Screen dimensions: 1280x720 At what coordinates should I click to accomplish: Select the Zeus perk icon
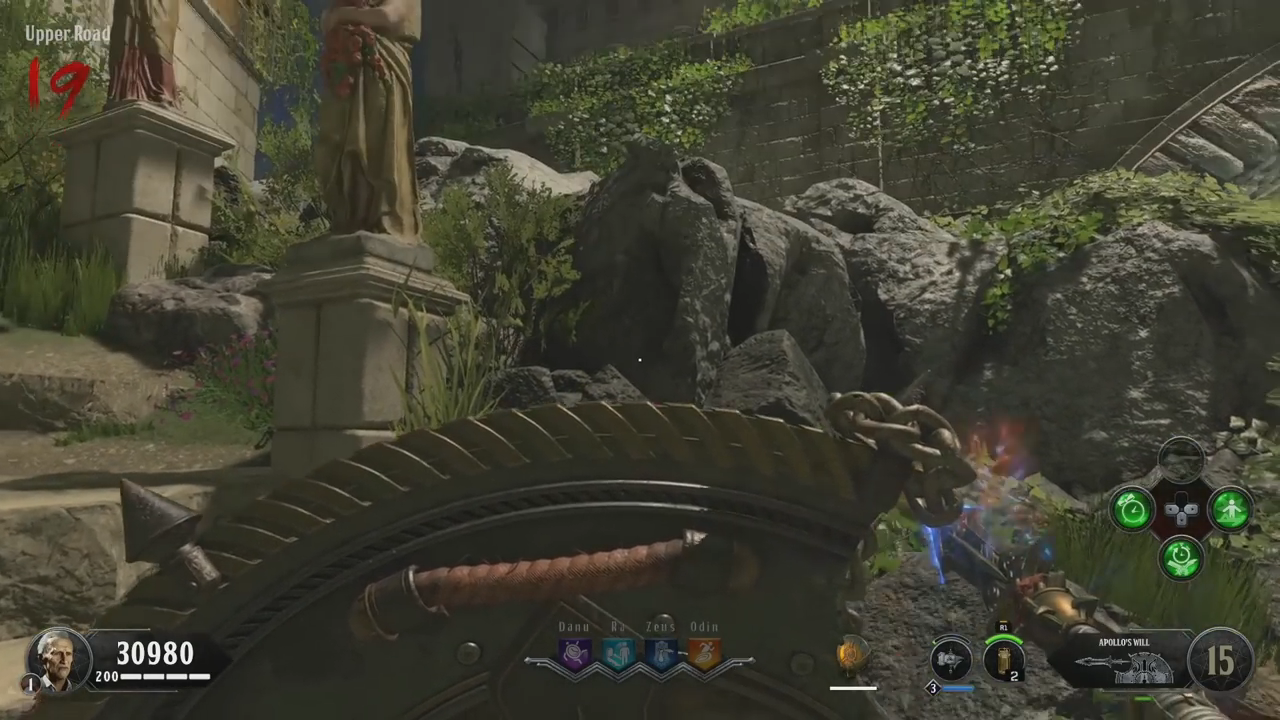coord(661,654)
